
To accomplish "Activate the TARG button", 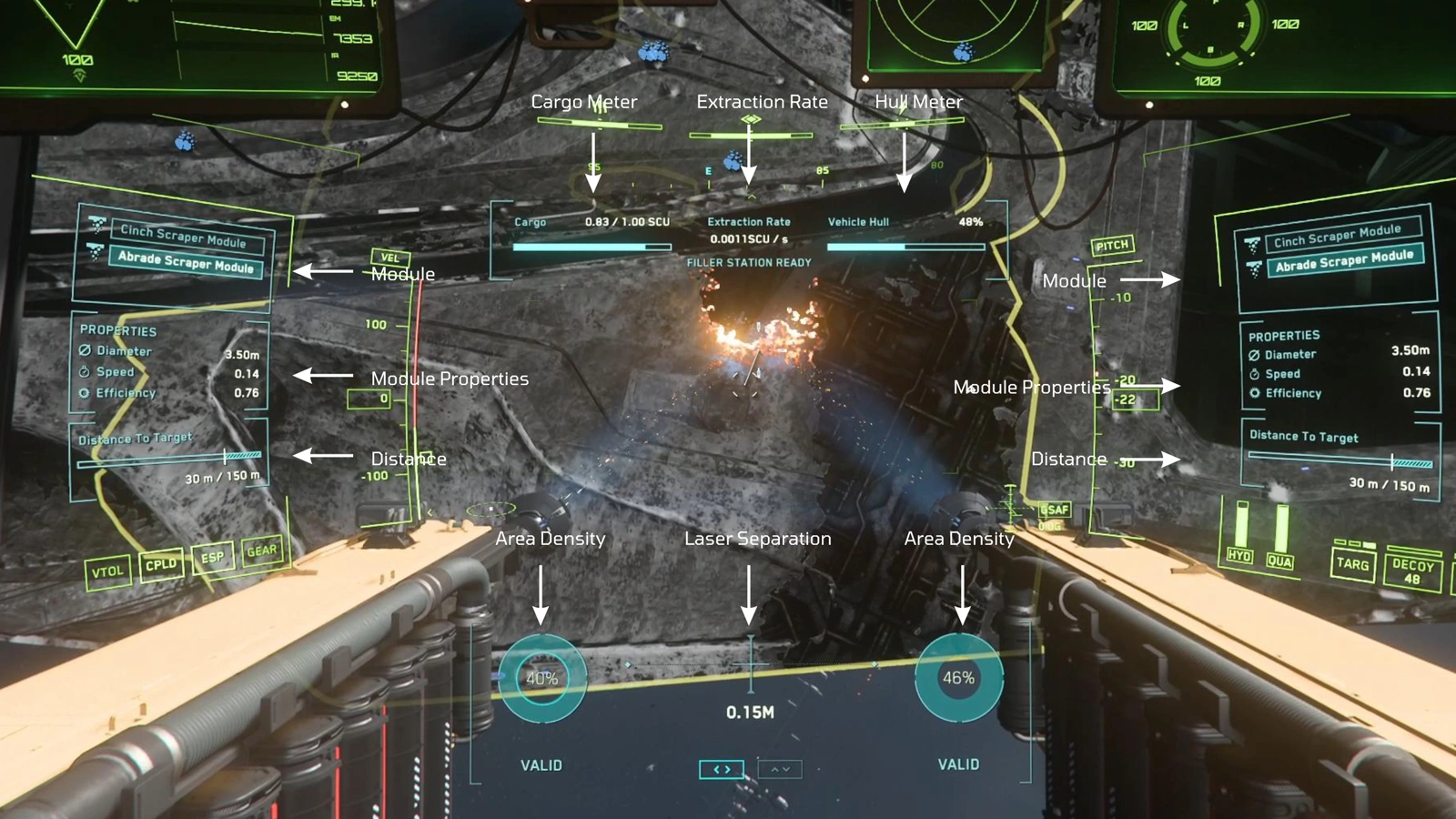I will (x=1352, y=564).
